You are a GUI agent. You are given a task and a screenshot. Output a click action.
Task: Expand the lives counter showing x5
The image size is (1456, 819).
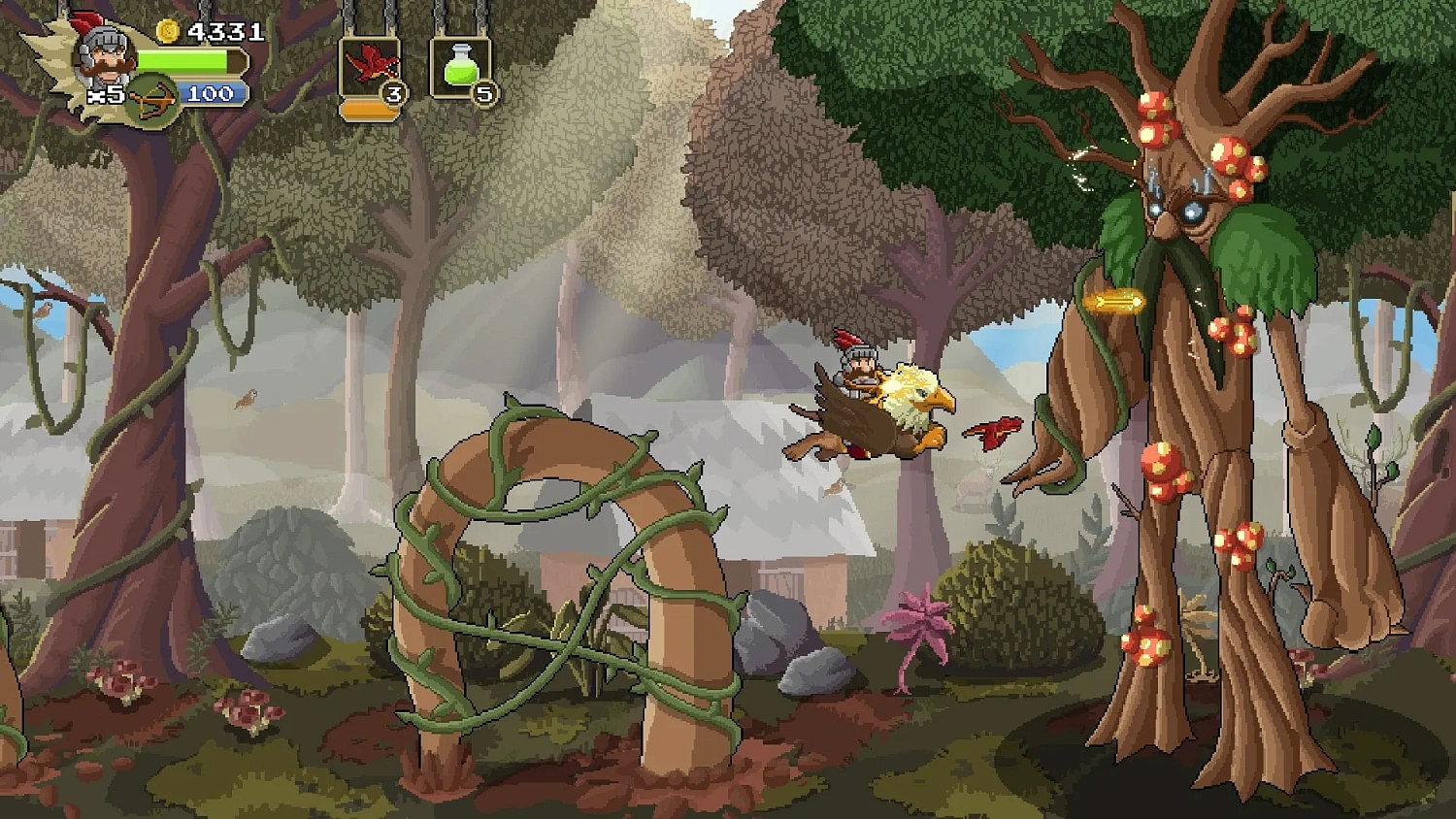(105, 93)
